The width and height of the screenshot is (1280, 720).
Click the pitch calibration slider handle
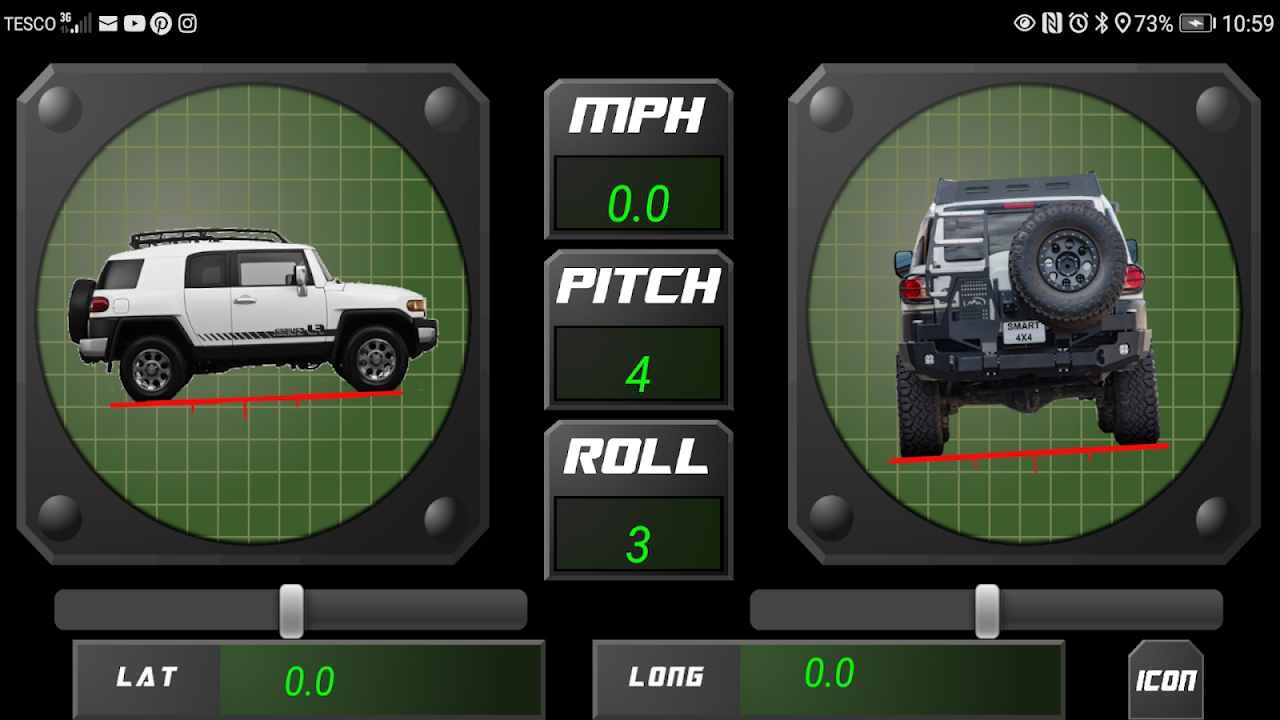[291, 610]
